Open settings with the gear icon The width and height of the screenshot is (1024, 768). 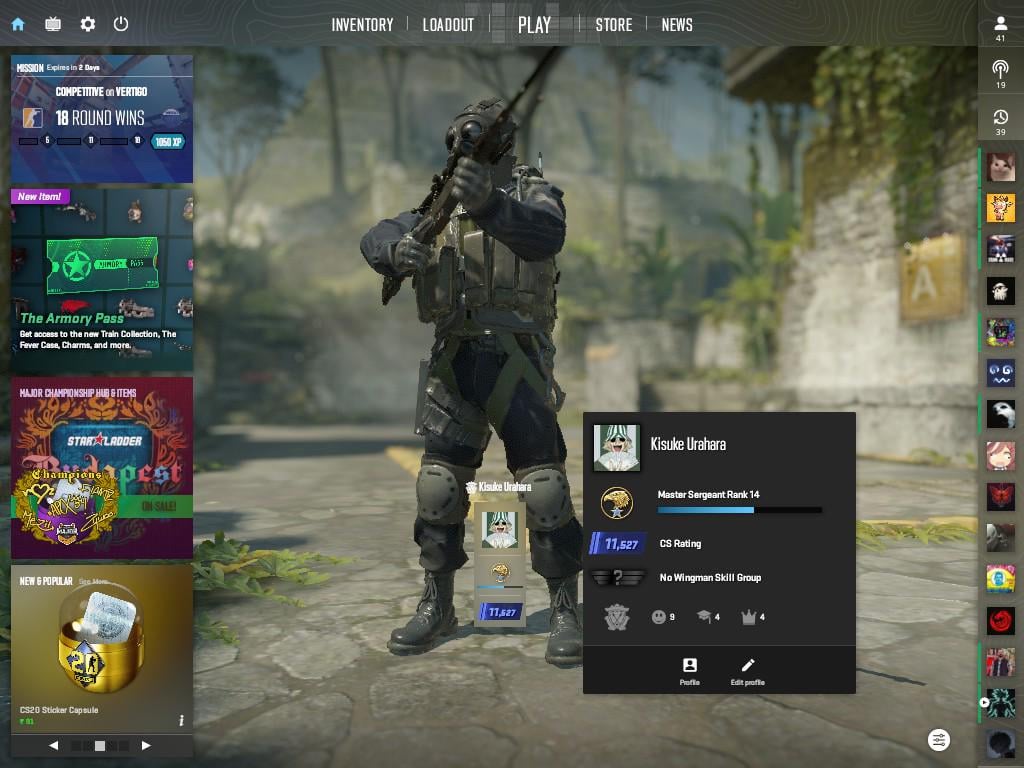(x=88, y=24)
